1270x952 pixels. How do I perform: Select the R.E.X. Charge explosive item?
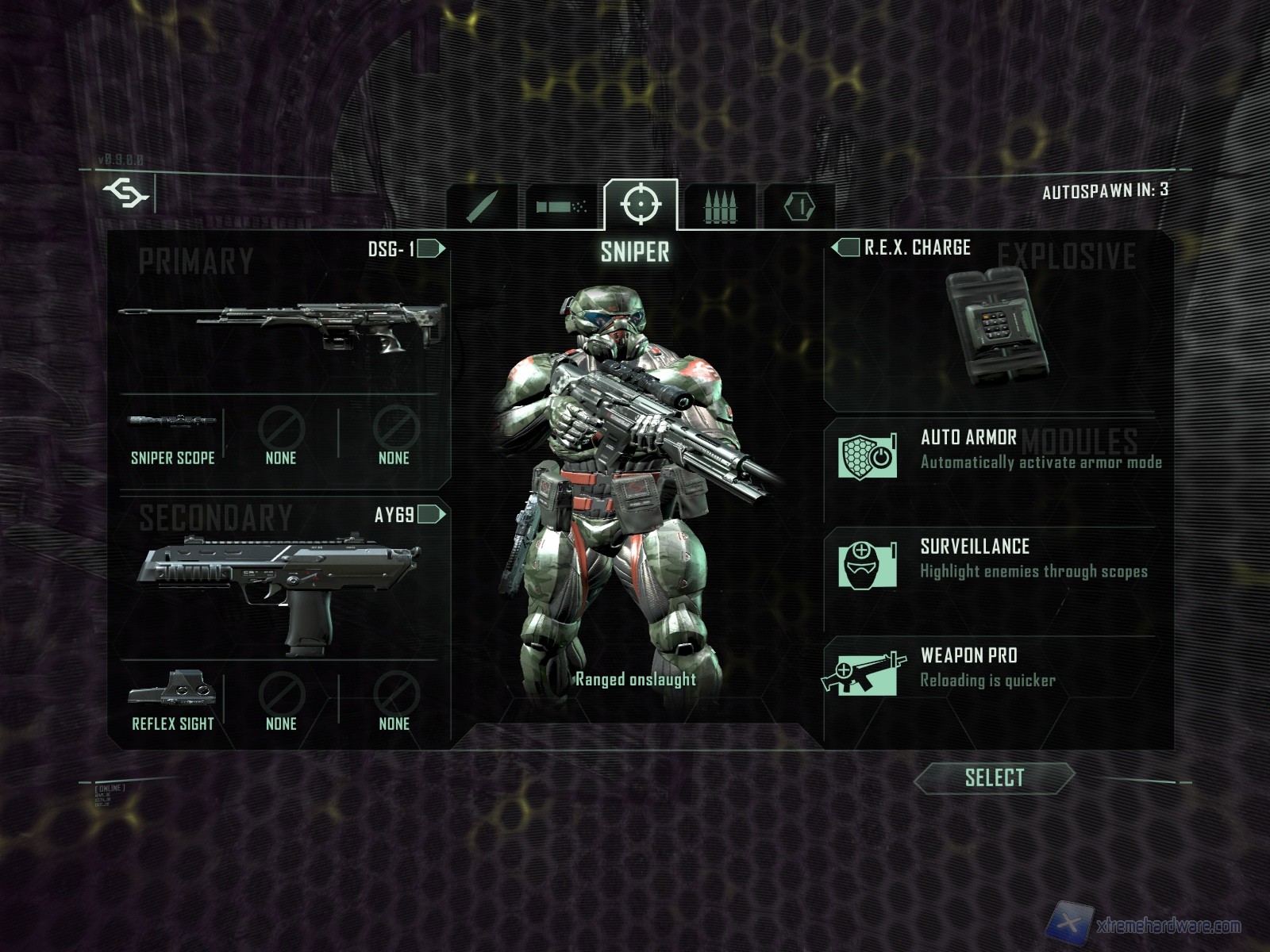coord(996,325)
